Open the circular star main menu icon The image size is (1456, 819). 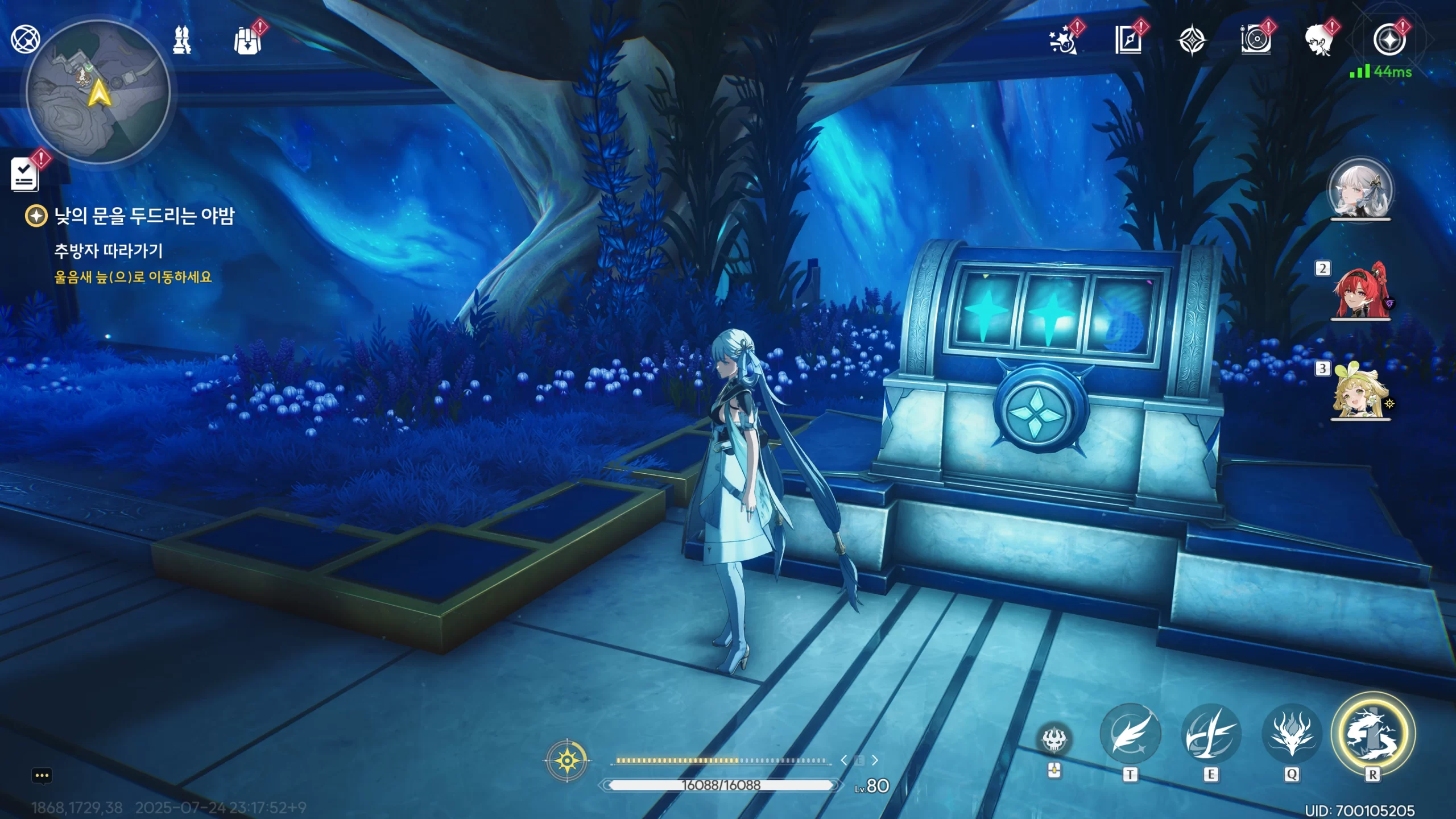1389,40
